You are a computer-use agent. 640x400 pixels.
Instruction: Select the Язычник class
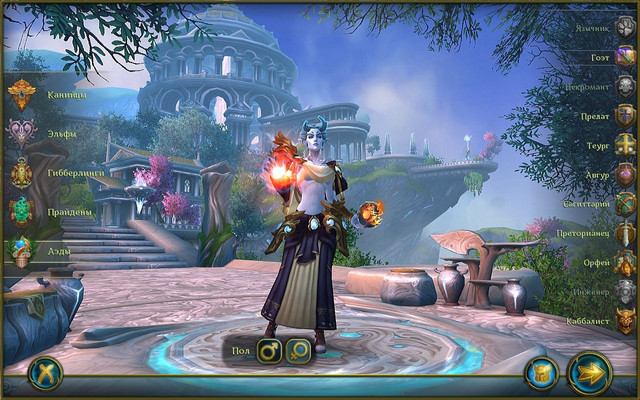tap(624, 27)
